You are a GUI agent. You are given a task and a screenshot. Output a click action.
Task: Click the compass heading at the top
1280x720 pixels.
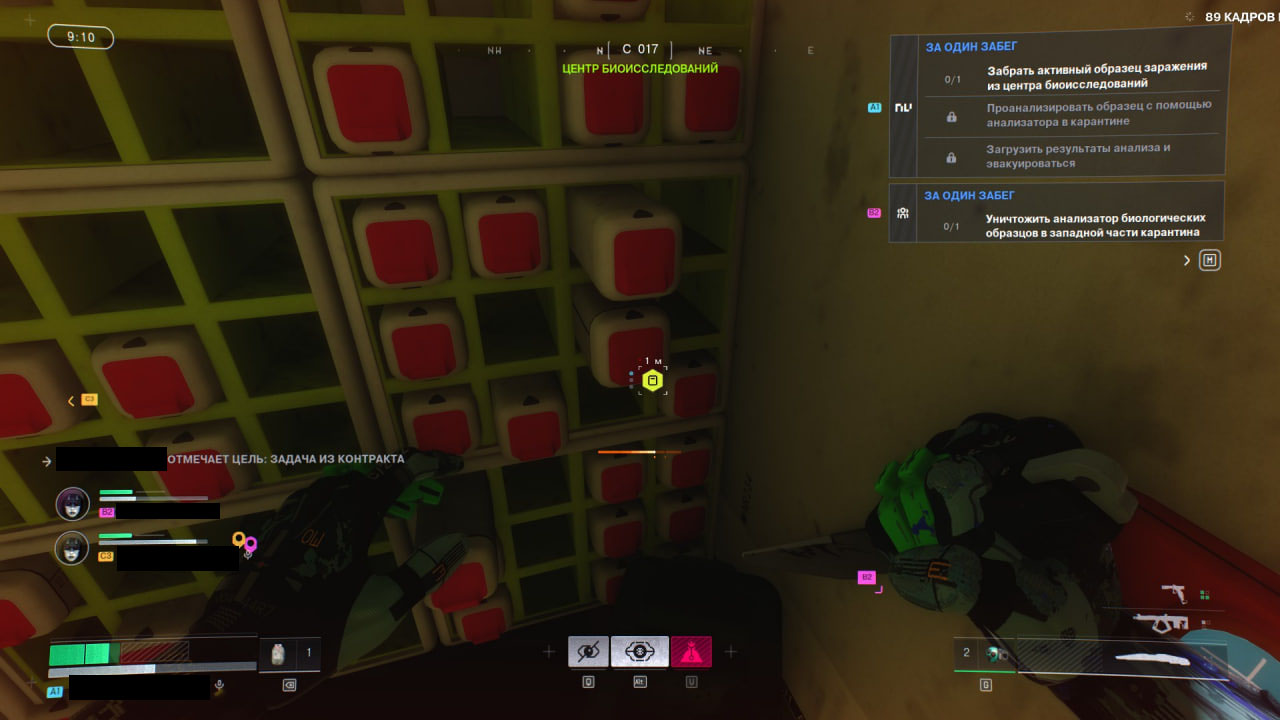point(640,49)
